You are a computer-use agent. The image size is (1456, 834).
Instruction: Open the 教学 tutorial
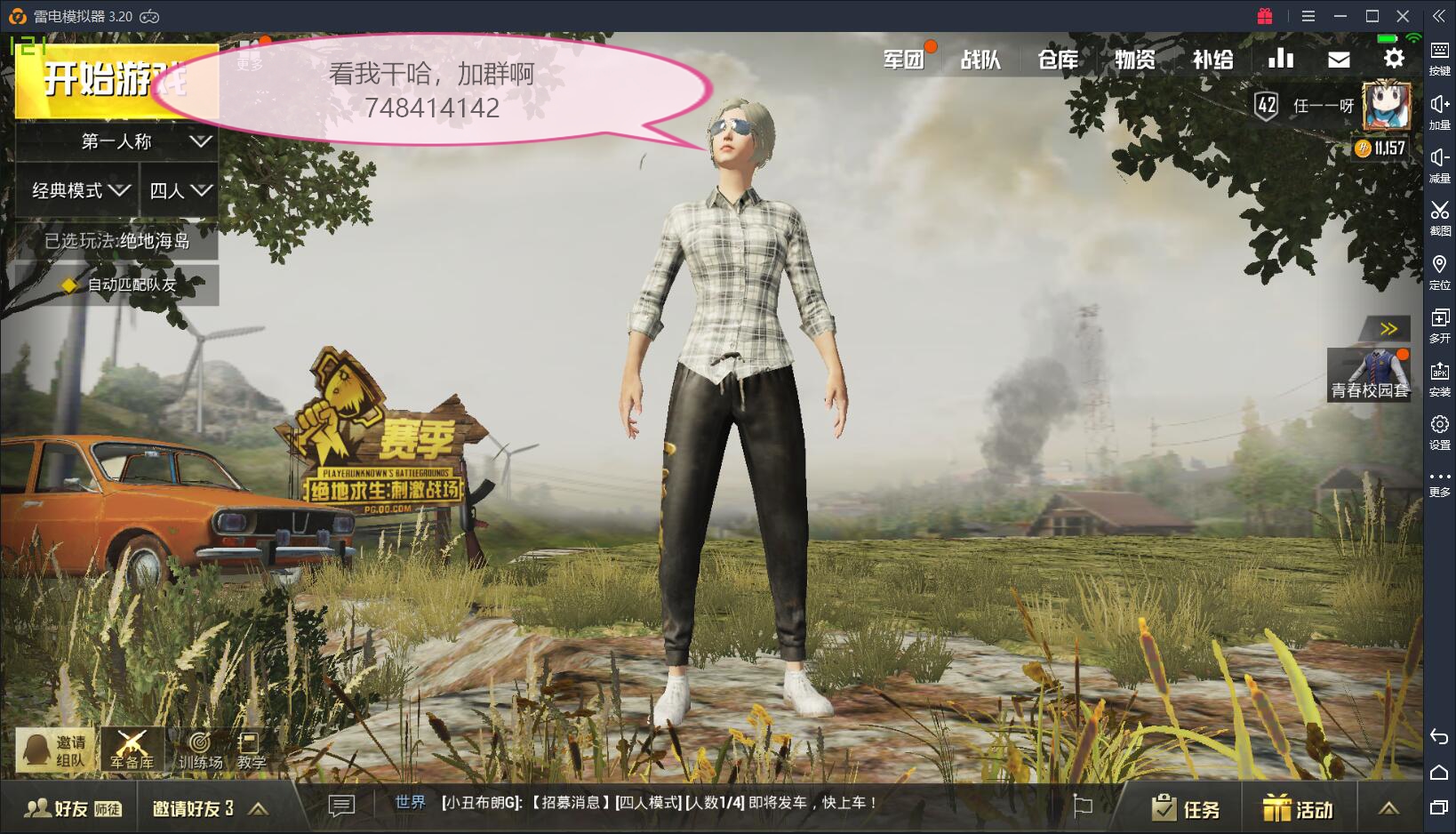click(250, 750)
